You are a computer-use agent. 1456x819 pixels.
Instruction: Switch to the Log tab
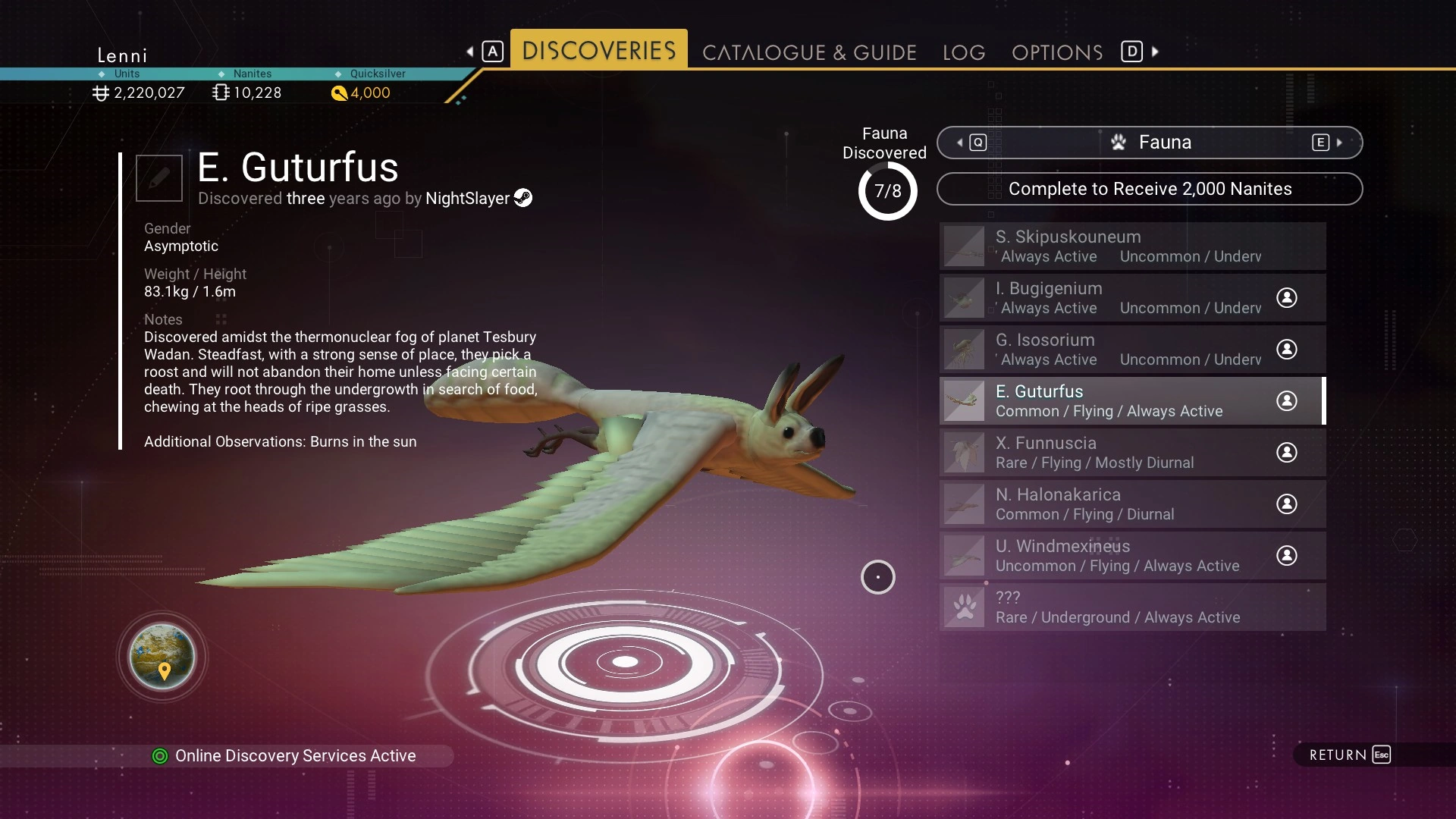[964, 52]
